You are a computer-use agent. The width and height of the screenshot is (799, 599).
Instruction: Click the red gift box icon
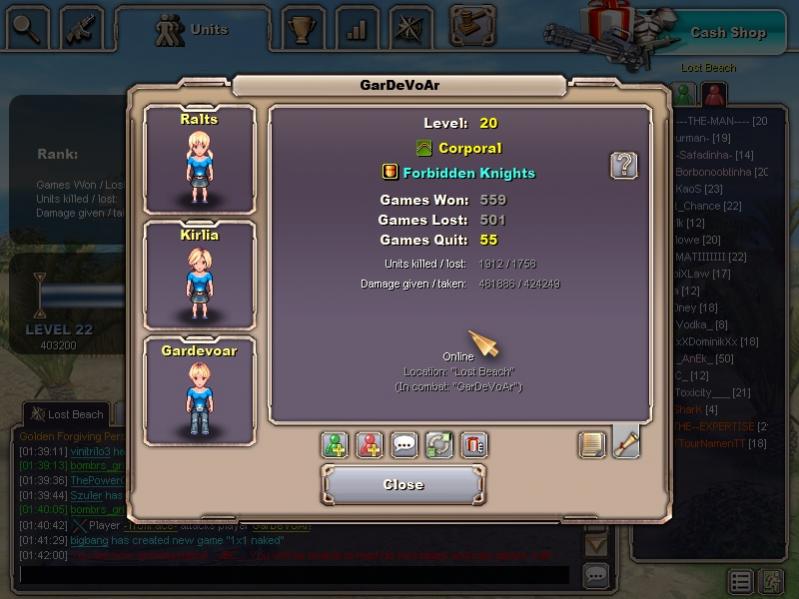point(474,445)
